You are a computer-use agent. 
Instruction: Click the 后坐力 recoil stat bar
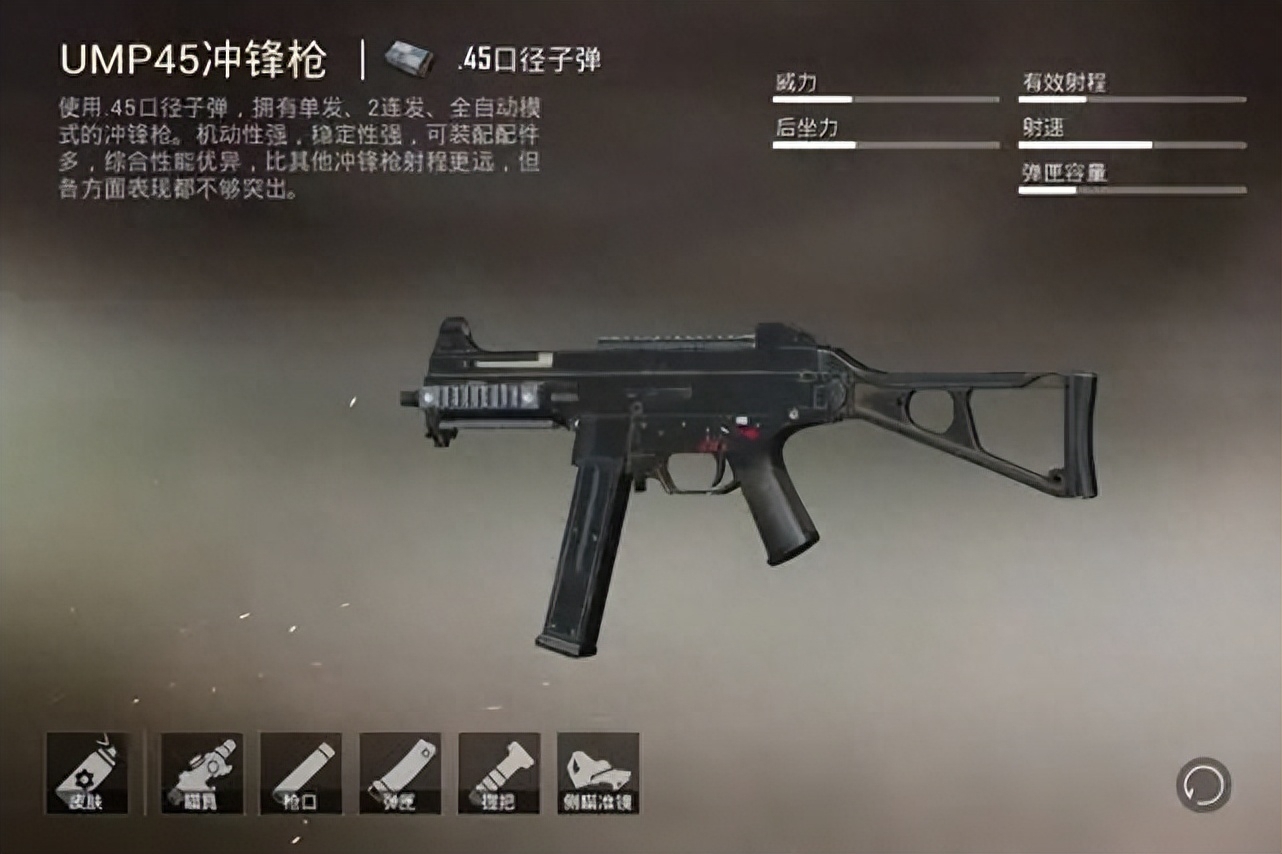(x=886, y=145)
